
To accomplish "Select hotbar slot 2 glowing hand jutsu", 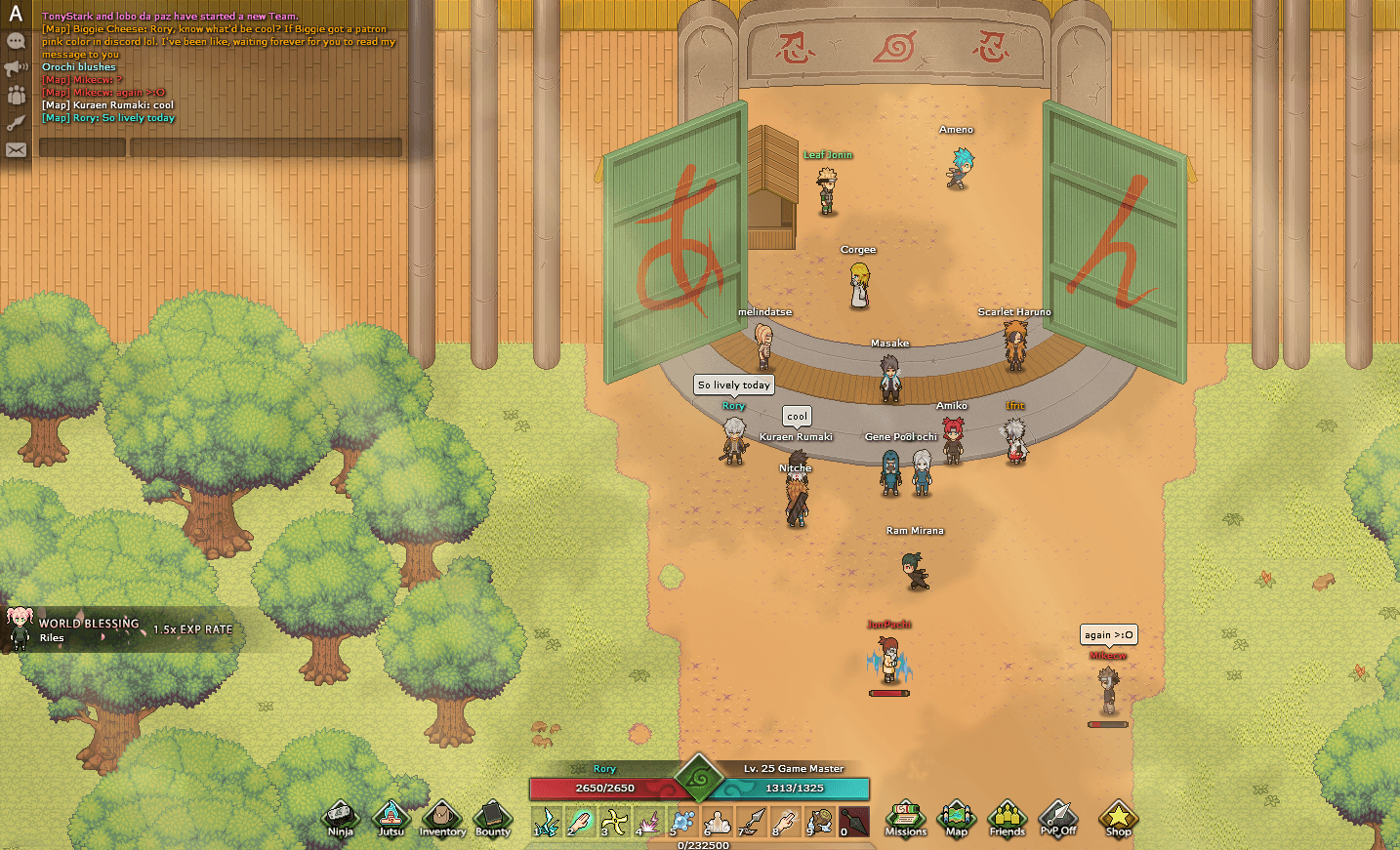I will 581,820.
